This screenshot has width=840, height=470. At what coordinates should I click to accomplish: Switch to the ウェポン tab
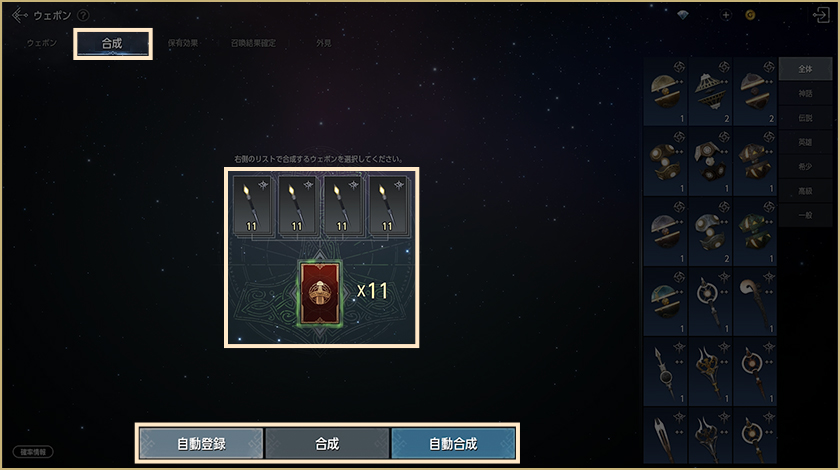(42, 44)
